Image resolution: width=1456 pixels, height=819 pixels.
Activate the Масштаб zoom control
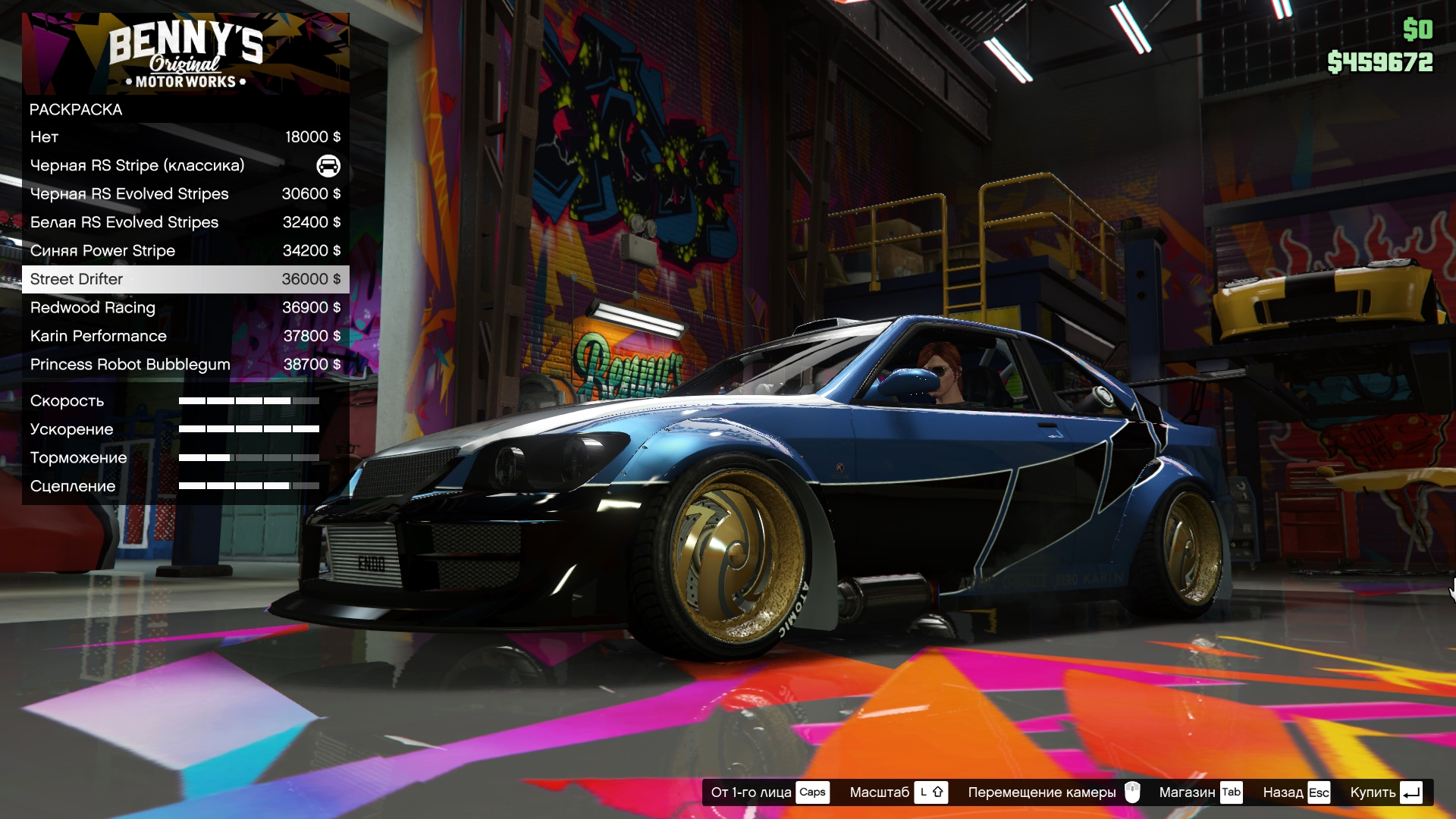[898, 792]
